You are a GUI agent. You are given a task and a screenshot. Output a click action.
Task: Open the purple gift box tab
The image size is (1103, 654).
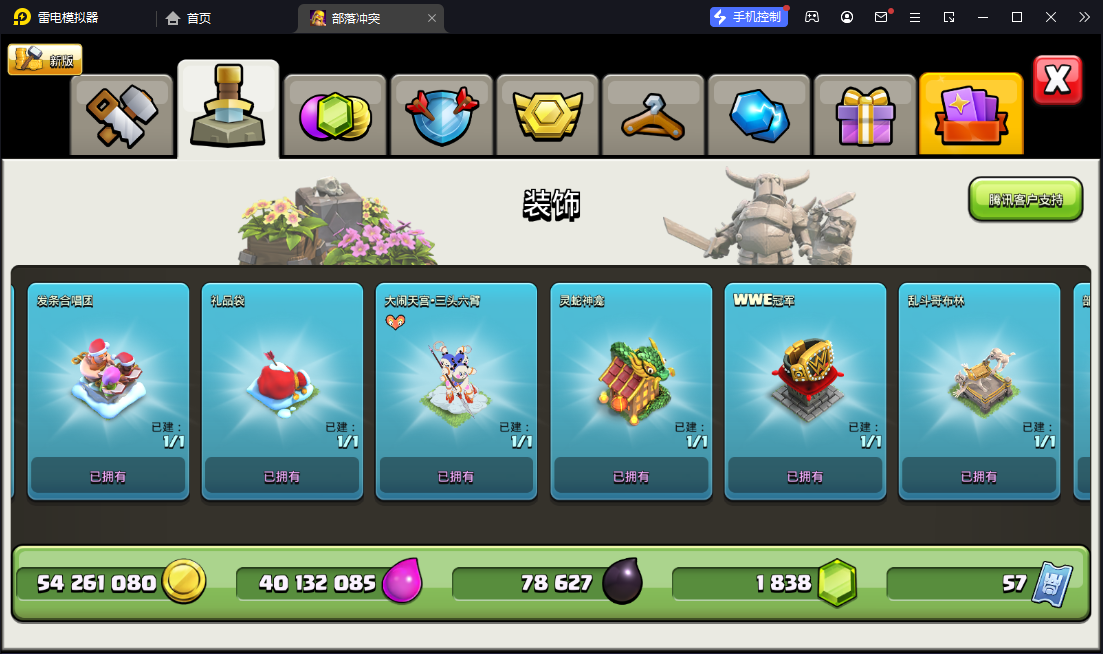tap(865, 115)
